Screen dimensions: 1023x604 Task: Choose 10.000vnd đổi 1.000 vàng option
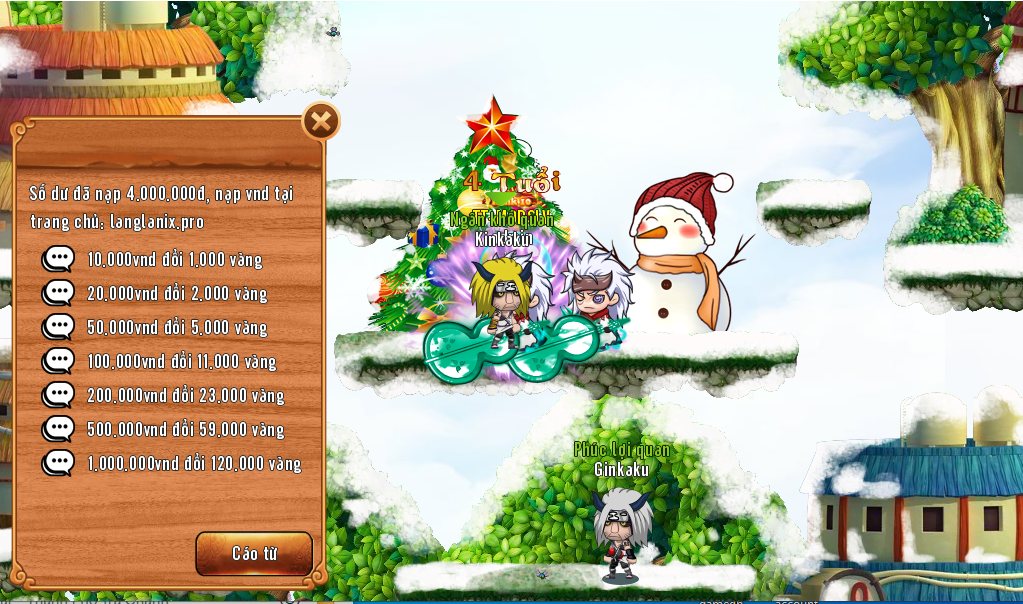click(x=174, y=260)
